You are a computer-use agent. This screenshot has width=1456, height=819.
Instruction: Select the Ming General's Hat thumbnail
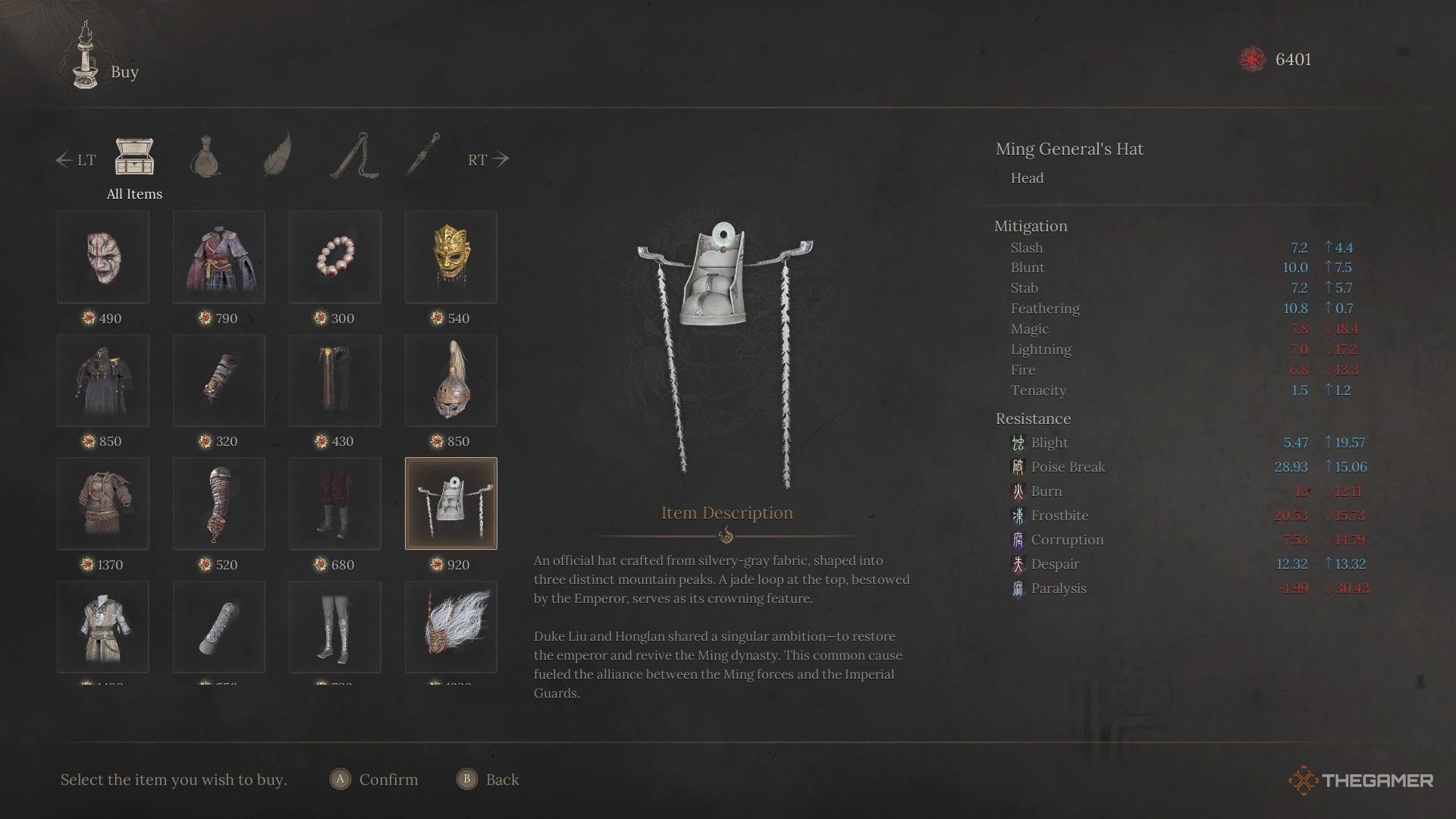450,502
